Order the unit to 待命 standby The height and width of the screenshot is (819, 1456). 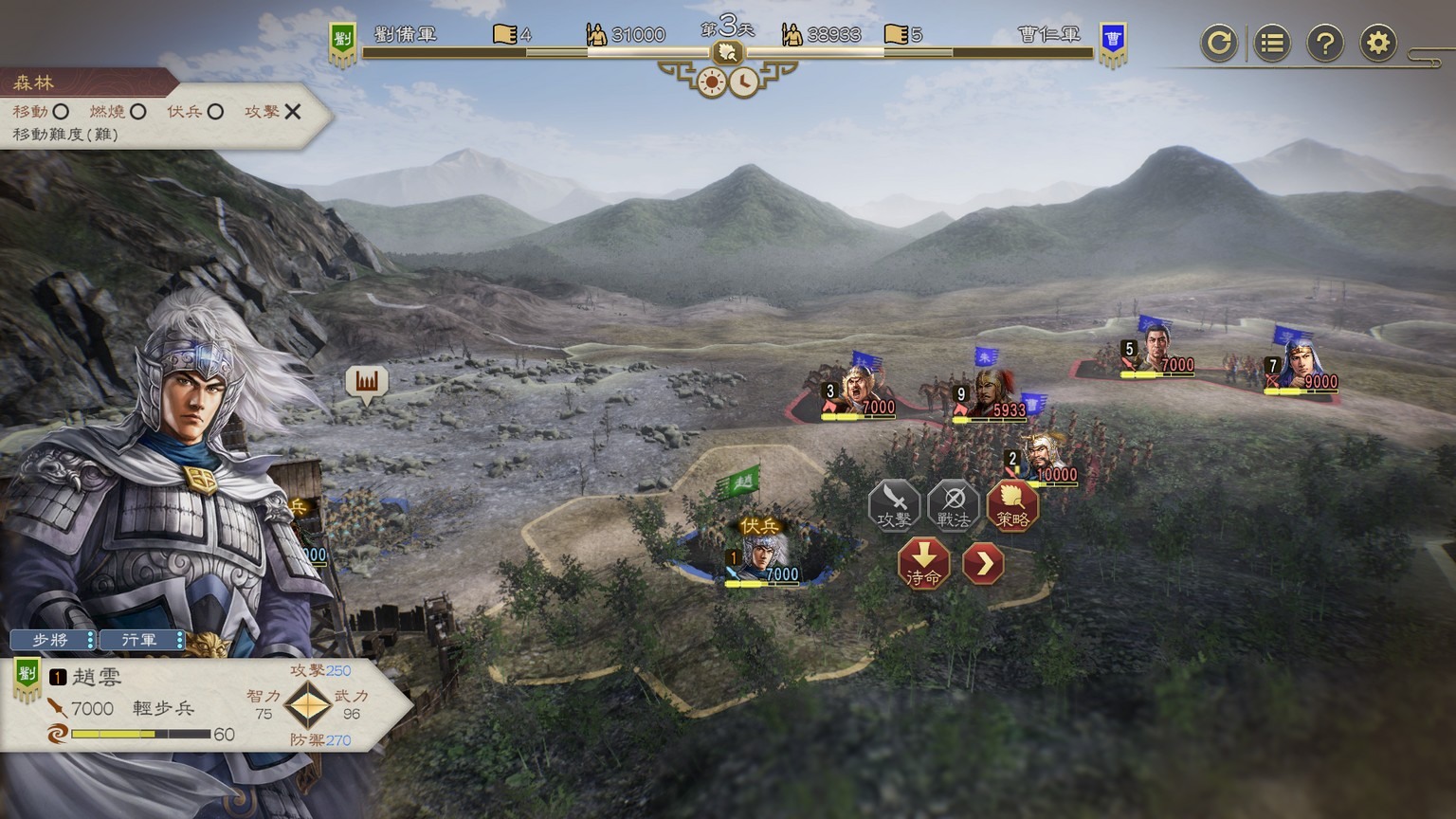point(923,563)
